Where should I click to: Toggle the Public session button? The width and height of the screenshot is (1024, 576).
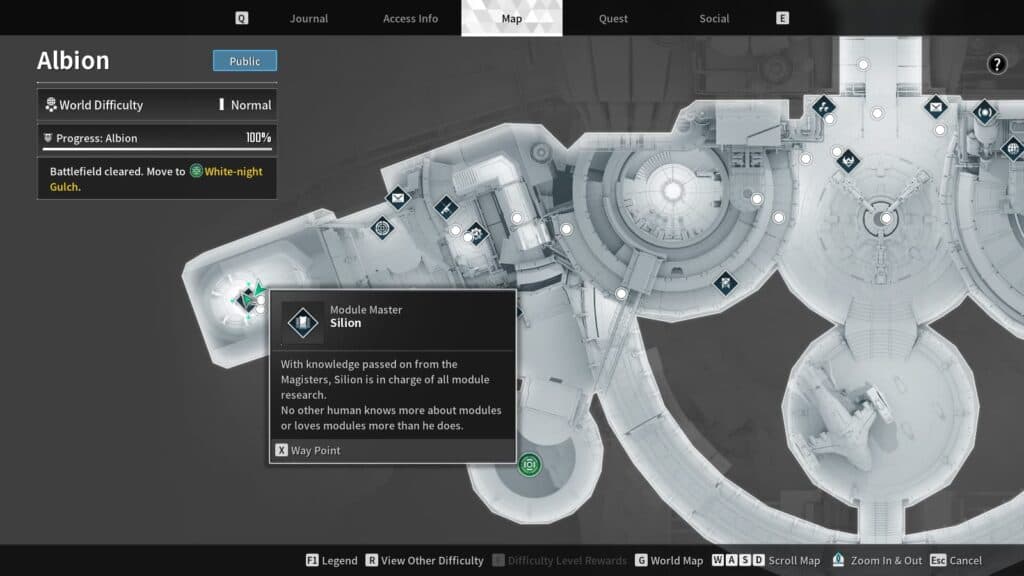pos(245,61)
